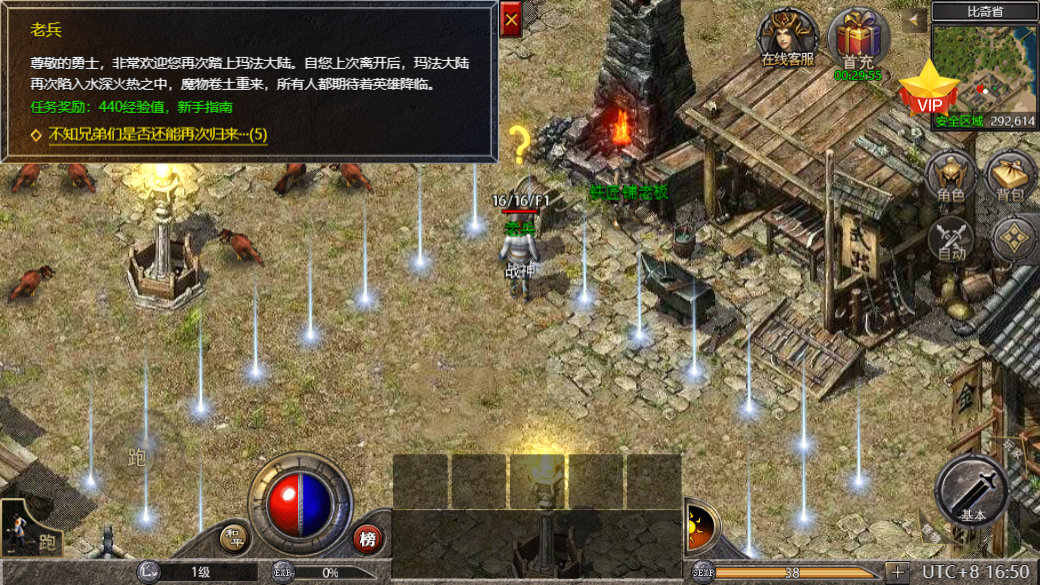Screen dimensions: 1040x585
Task: Switch the 和平 peace attack mode
Action: 235,538
